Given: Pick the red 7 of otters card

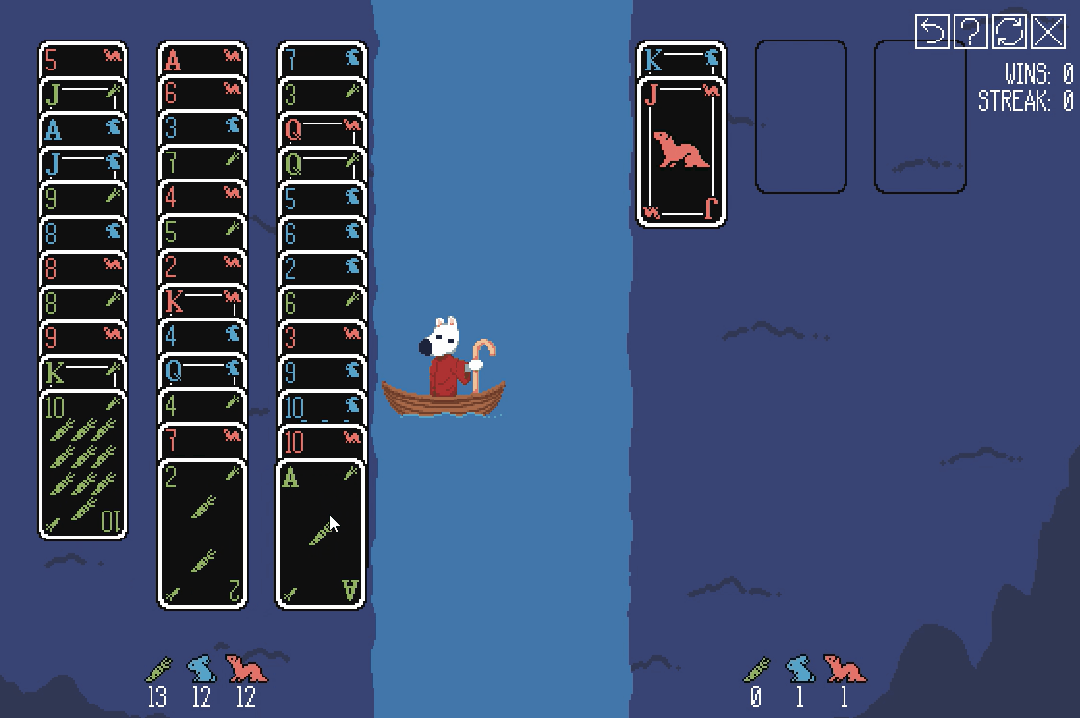Looking at the screenshot, I should (202, 441).
